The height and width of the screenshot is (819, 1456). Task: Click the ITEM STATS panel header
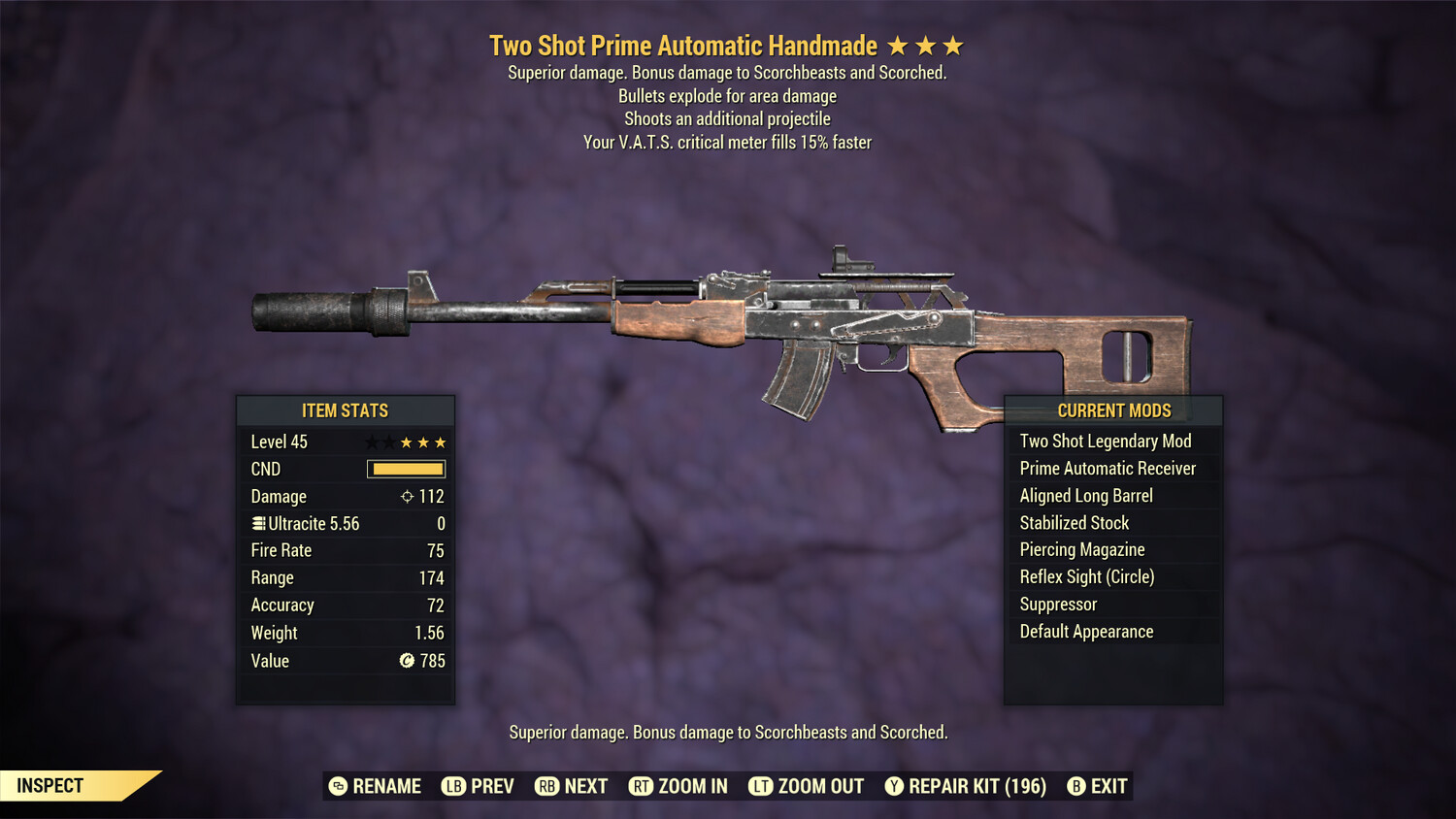(x=346, y=410)
